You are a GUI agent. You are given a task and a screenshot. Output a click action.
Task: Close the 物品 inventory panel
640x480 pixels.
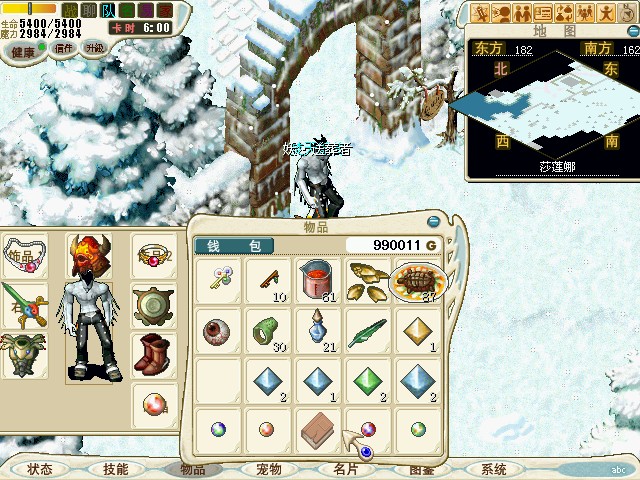point(433,222)
